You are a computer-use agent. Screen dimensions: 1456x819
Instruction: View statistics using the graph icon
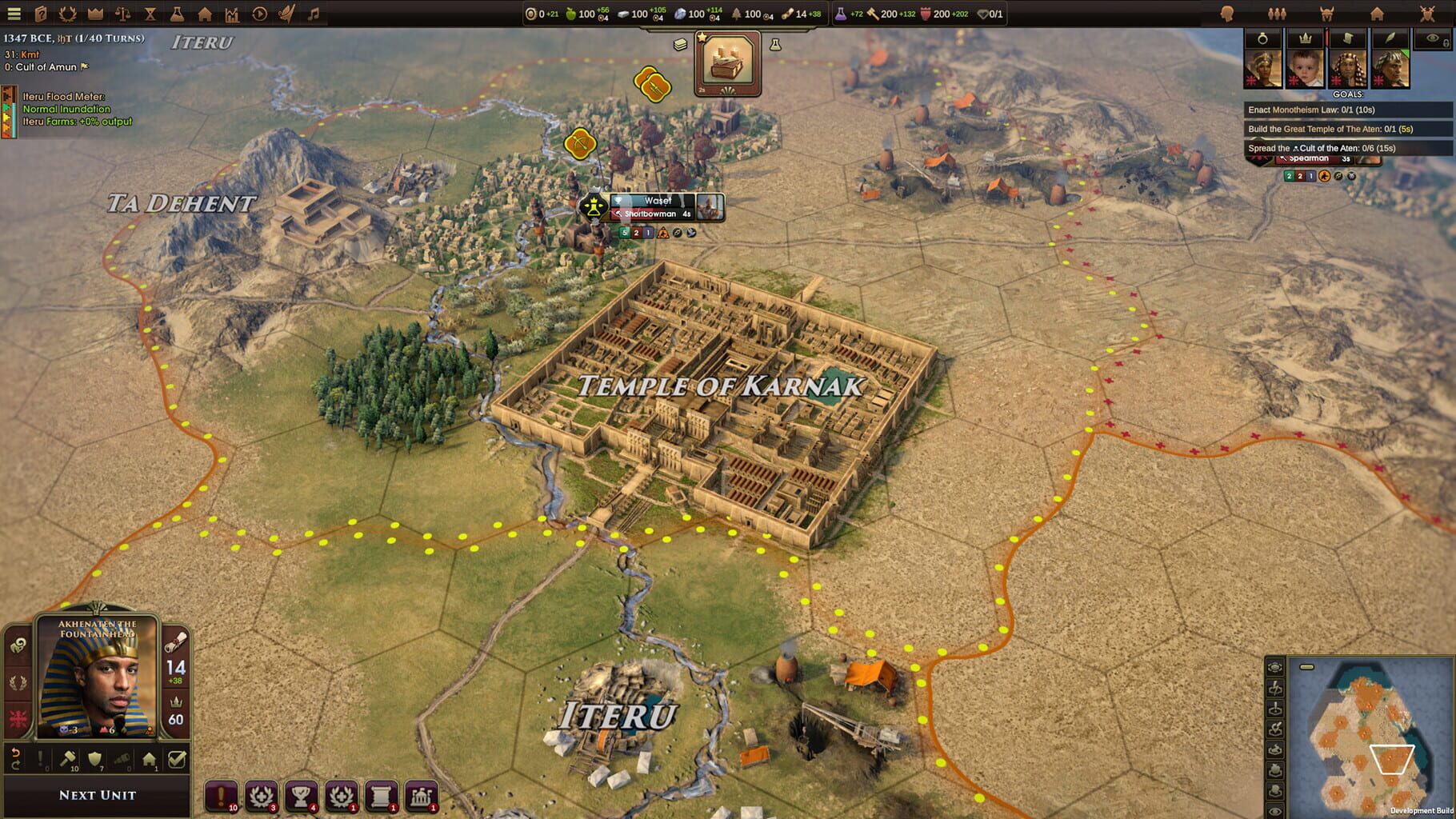pos(233,14)
